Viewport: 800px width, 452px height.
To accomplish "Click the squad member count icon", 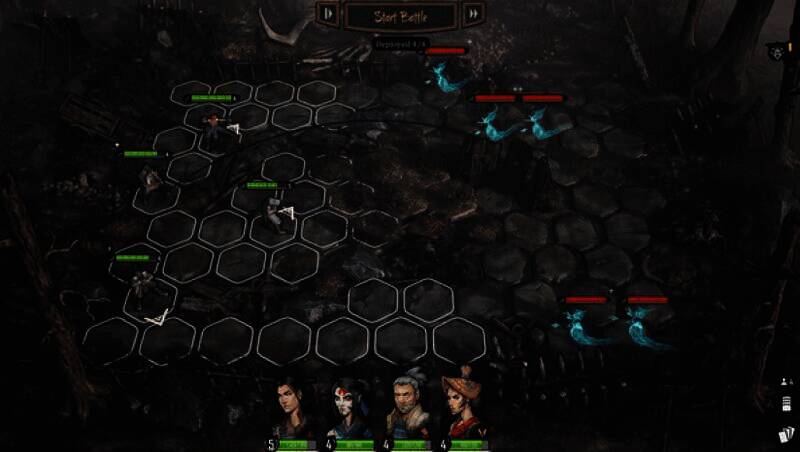I will (785, 381).
